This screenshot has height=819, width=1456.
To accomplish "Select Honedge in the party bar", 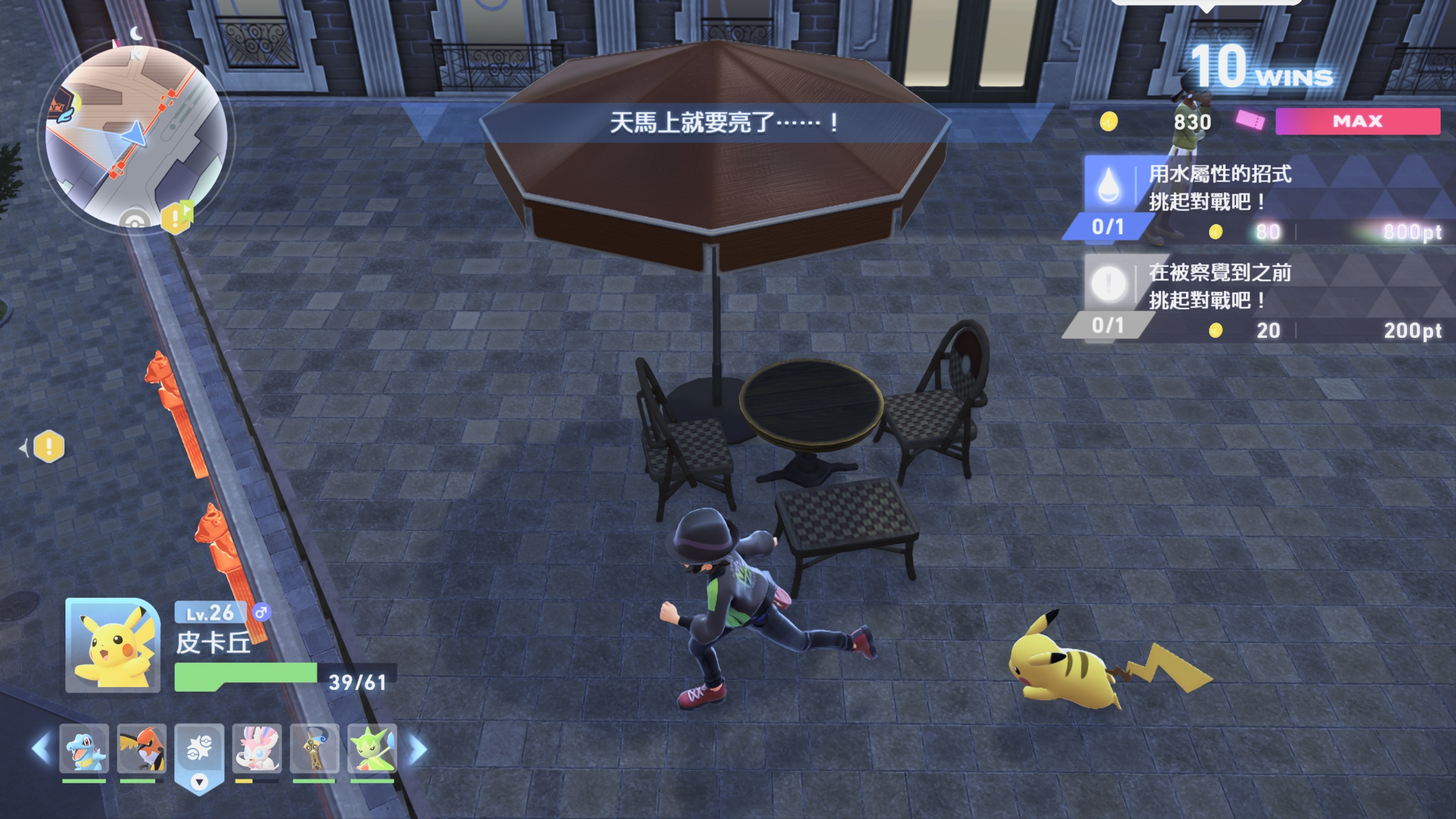I will coord(315,750).
